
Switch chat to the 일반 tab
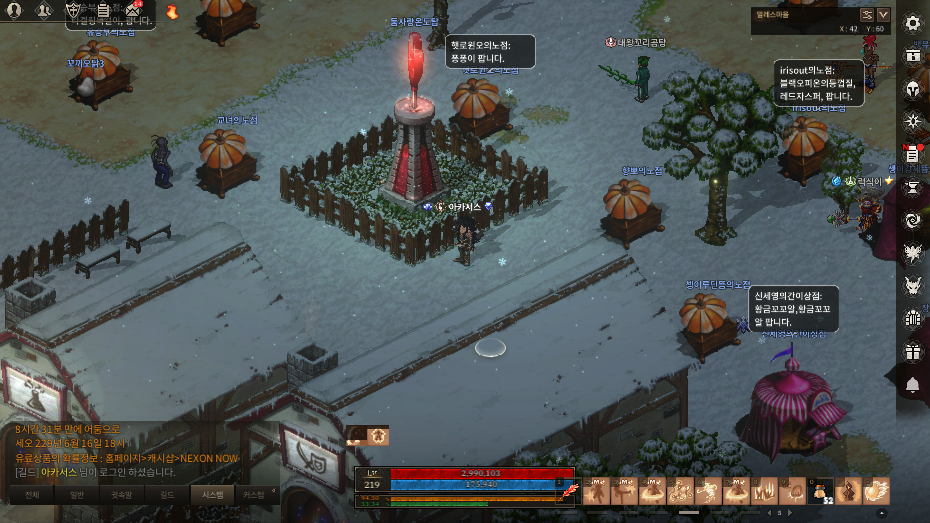pos(77,494)
